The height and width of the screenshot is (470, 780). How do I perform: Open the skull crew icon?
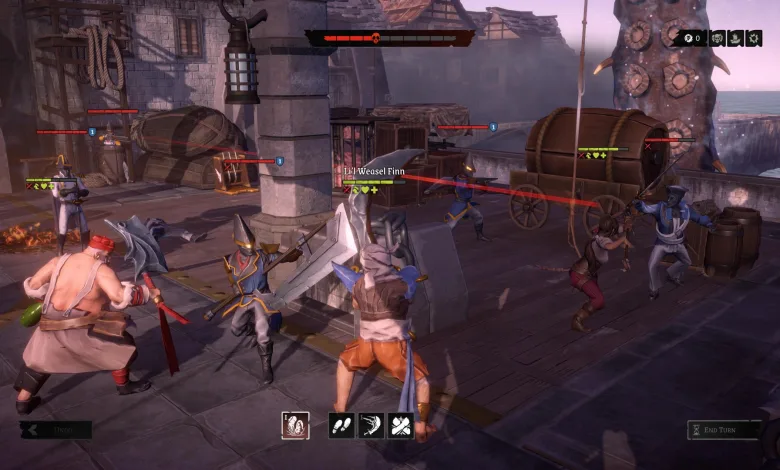click(717, 38)
